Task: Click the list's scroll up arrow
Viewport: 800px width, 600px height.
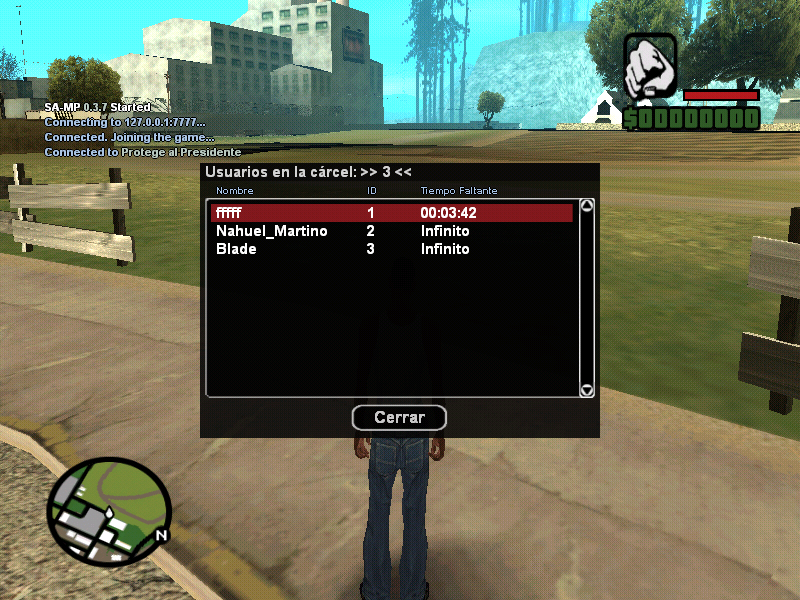Action: click(587, 207)
